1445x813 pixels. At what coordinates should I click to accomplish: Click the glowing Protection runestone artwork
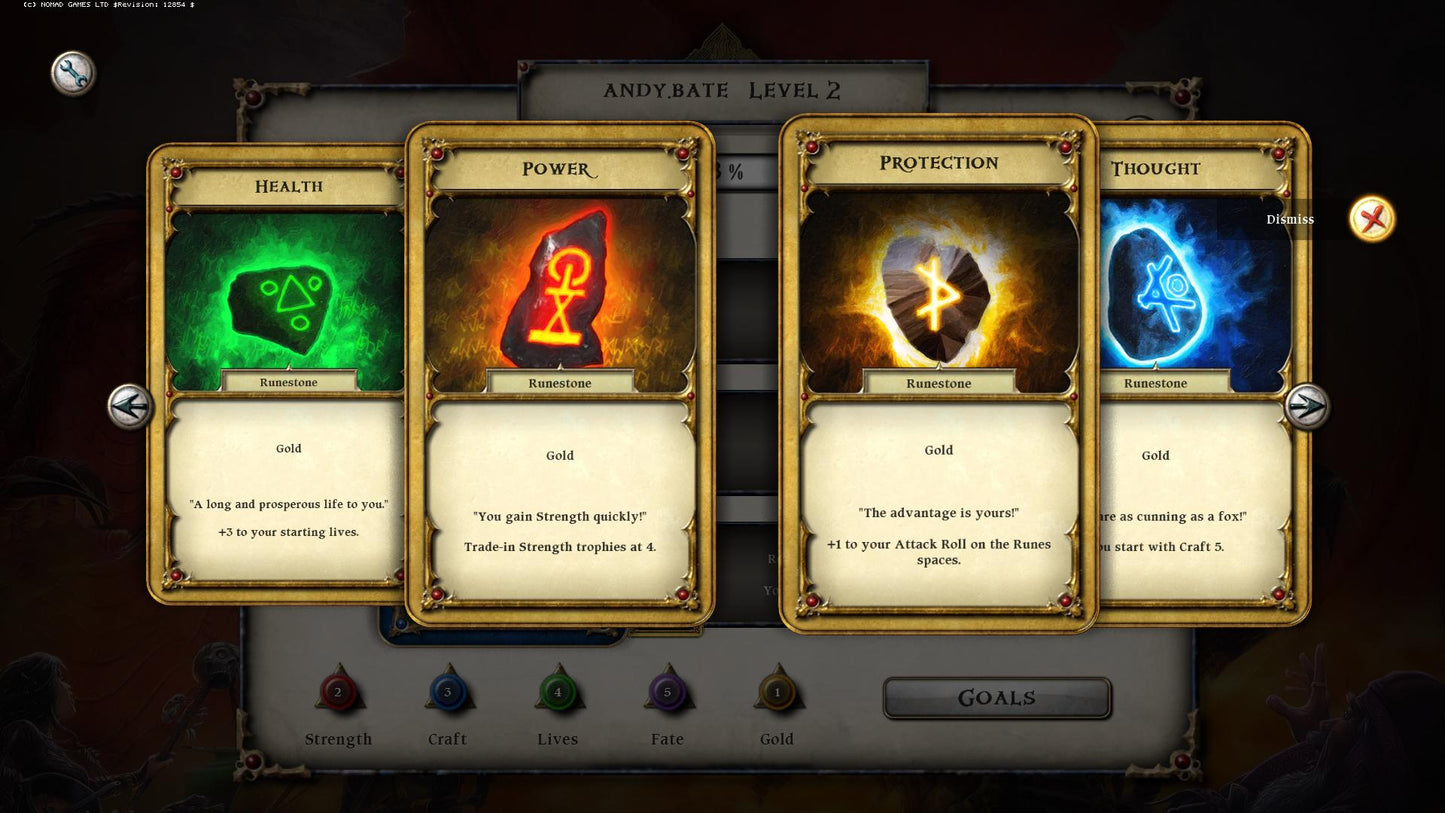click(x=938, y=288)
